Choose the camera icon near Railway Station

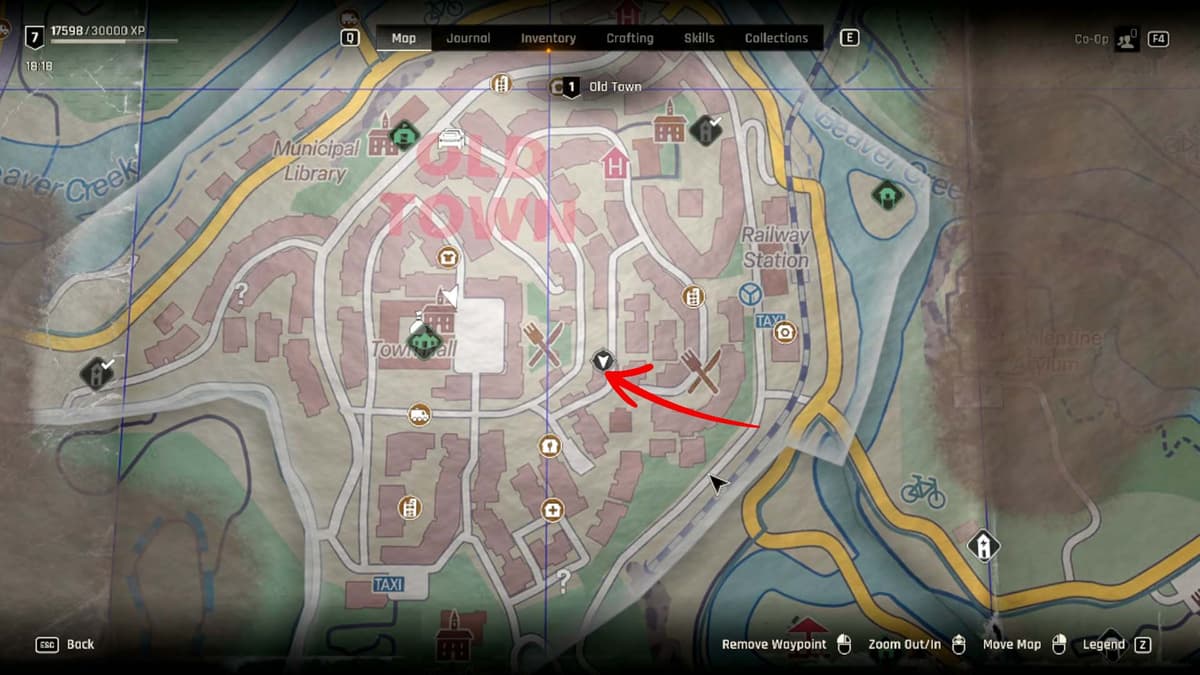coord(785,330)
